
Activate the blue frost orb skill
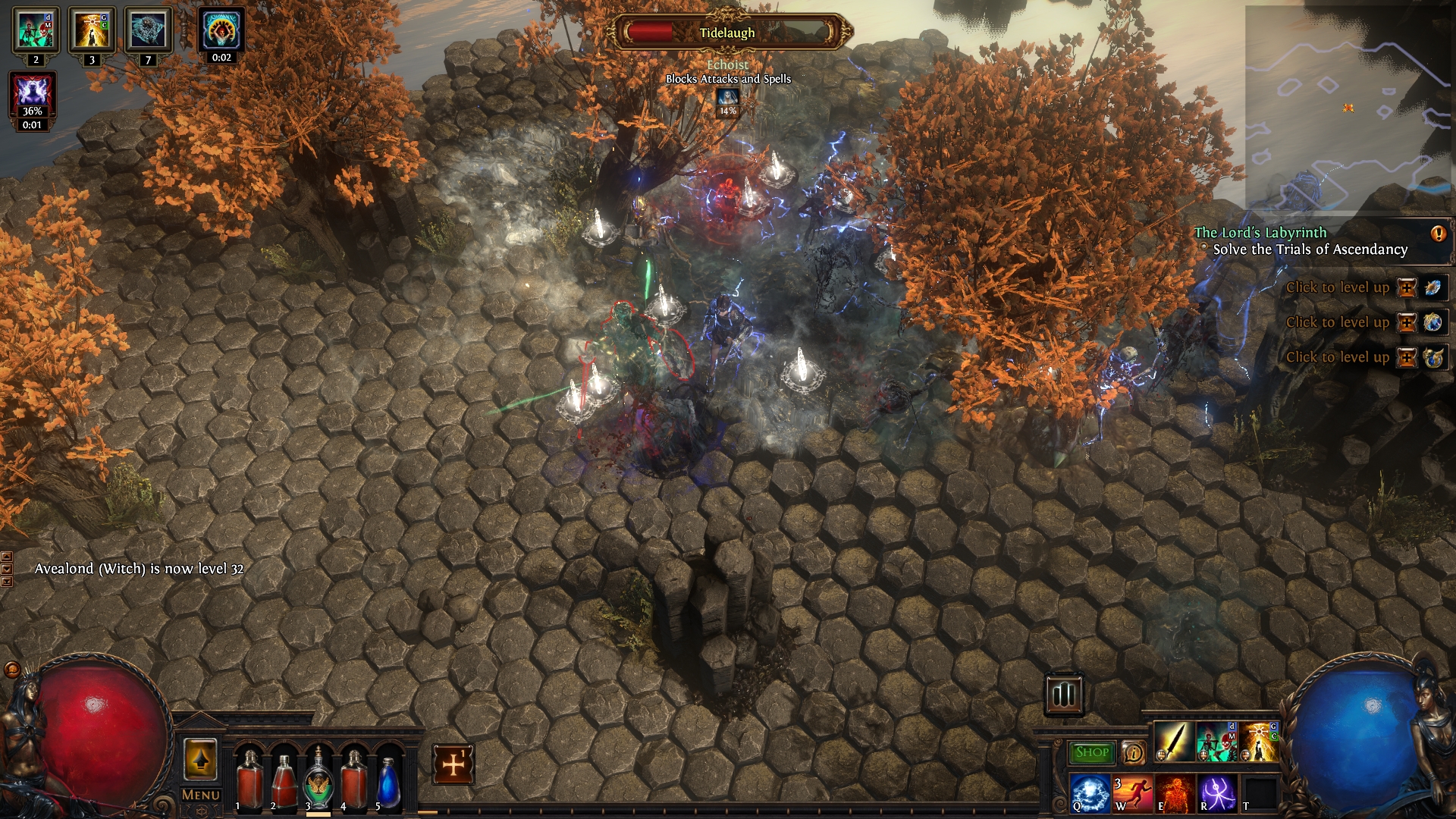[x=1090, y=792]
